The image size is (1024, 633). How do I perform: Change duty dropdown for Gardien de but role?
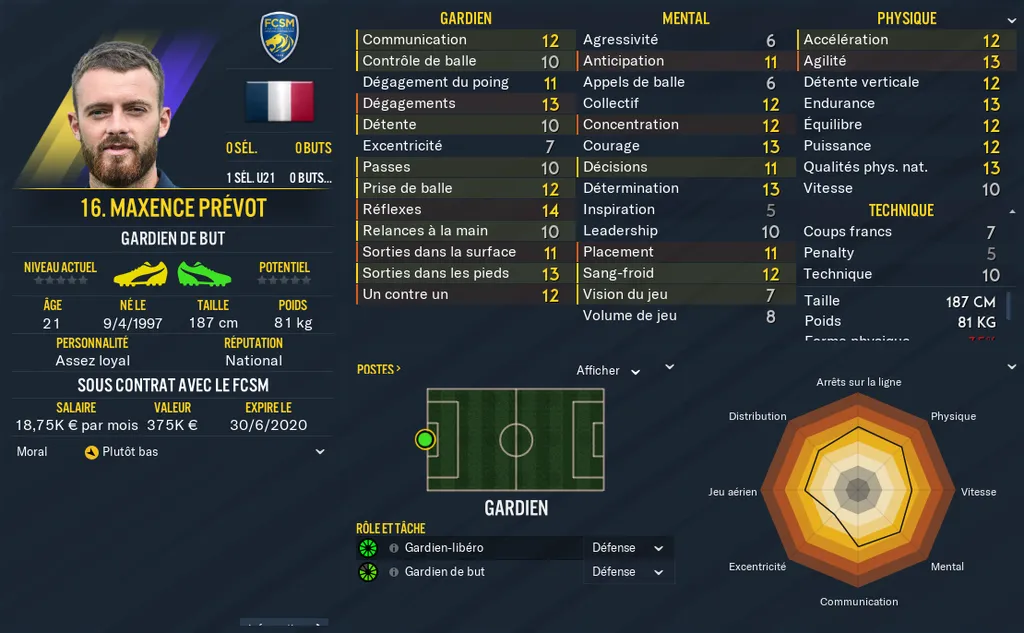pyautogui.click(x=628, y=572)
